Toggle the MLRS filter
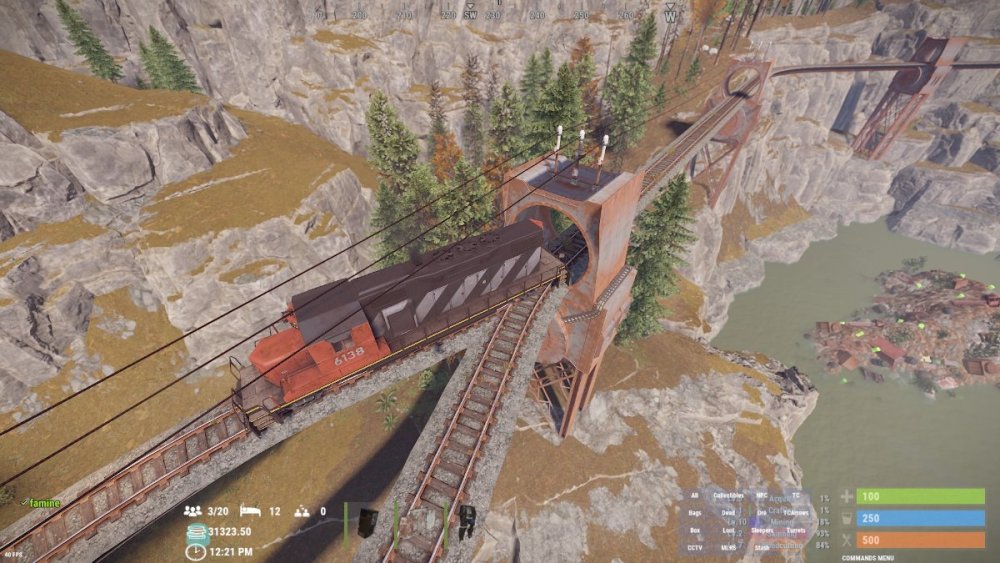Screen dimensions: 1000x563 coord(730,547)
